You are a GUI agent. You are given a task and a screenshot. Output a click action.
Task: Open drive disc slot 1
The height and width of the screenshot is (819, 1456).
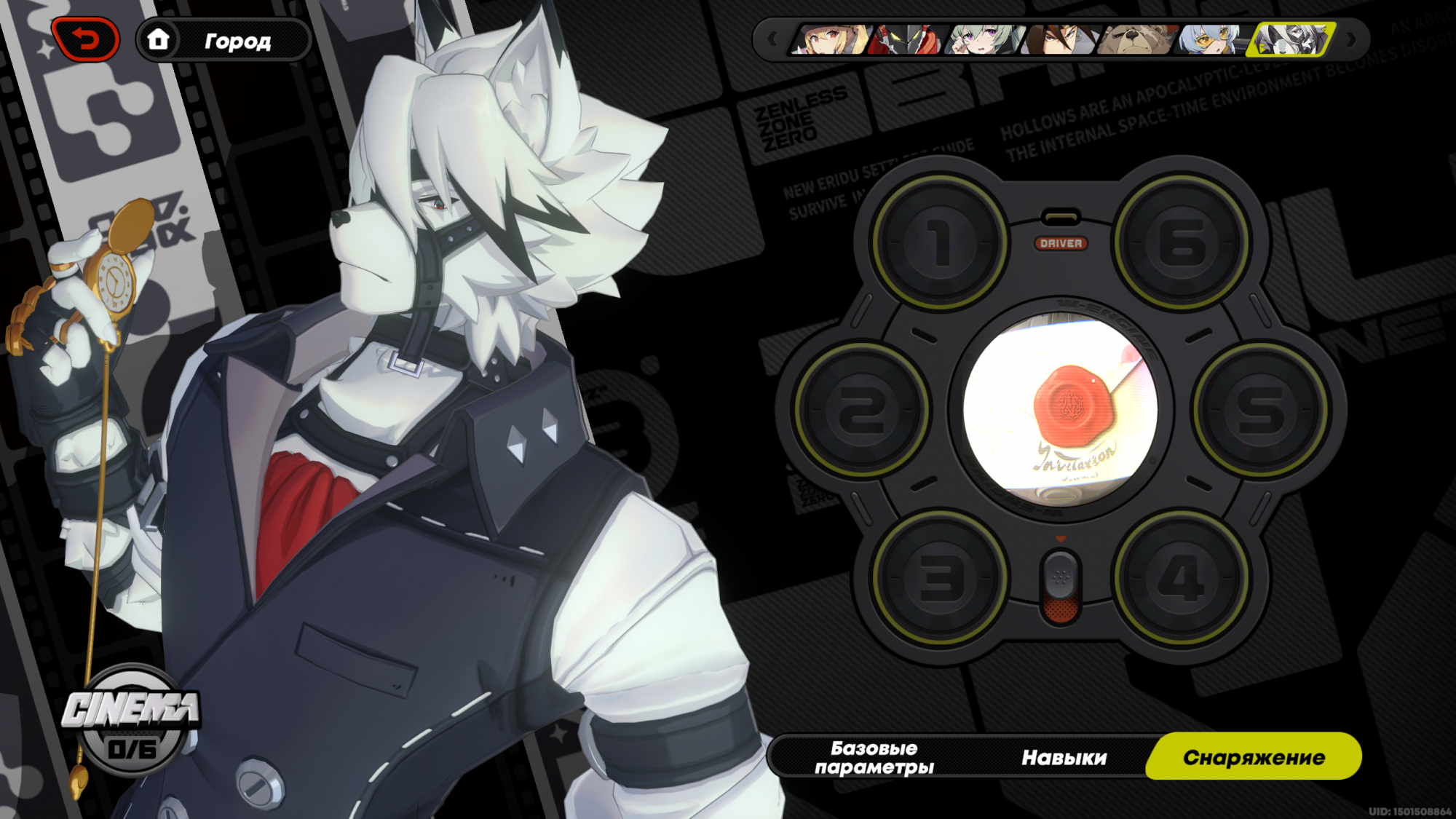[940, 242]
